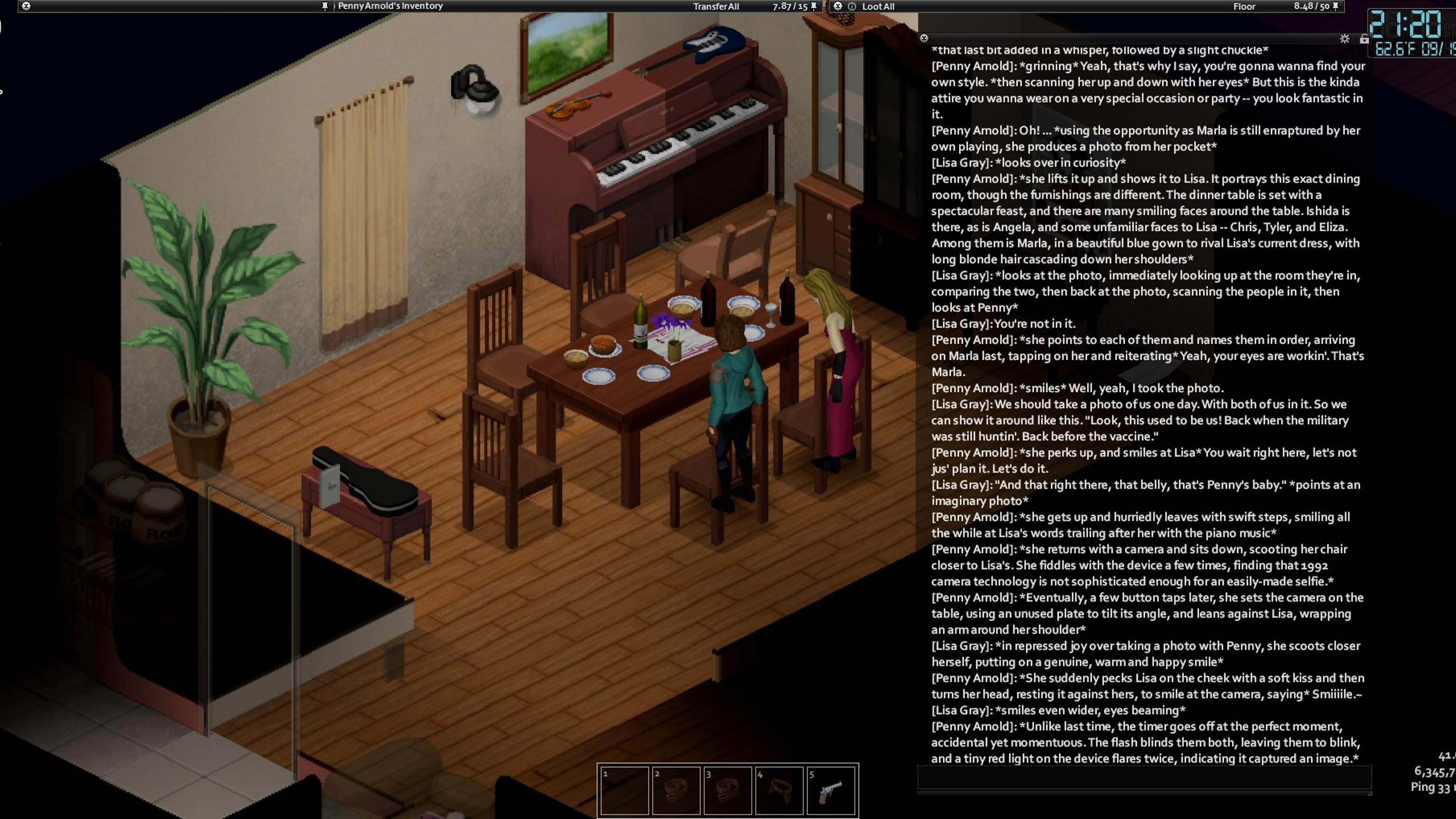This screenshot has width=1456, height=819.
Task: Open chat settings via the gear icon
Action: (x=1345, y=38)
